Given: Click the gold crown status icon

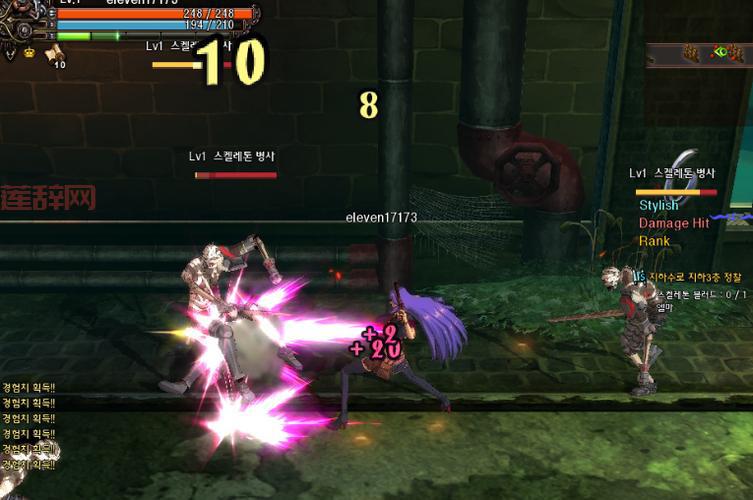Looking at the screenshot, I should point(29,53).
